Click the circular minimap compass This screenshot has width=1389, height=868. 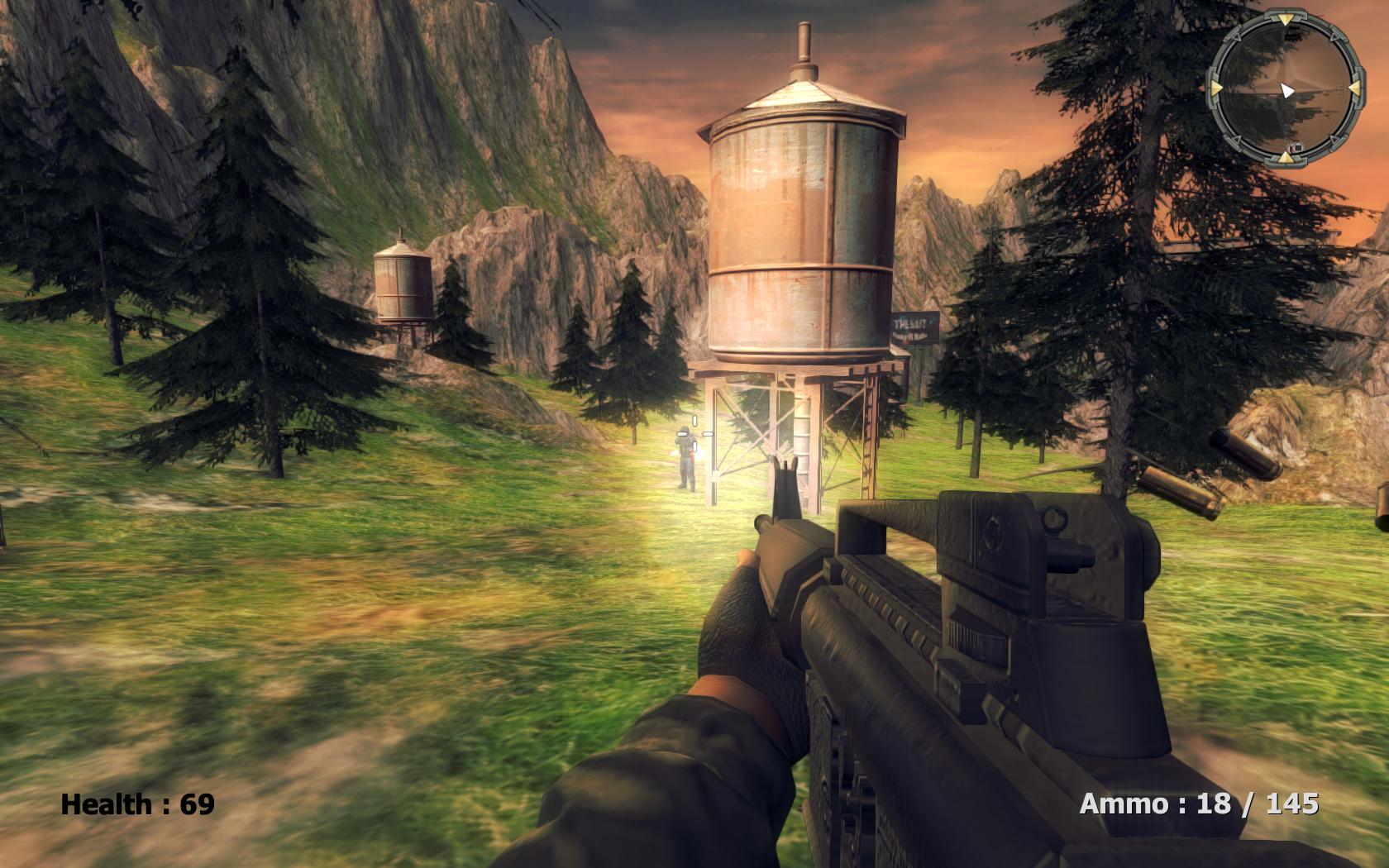pyautogui.click(x=1284, y=87)
